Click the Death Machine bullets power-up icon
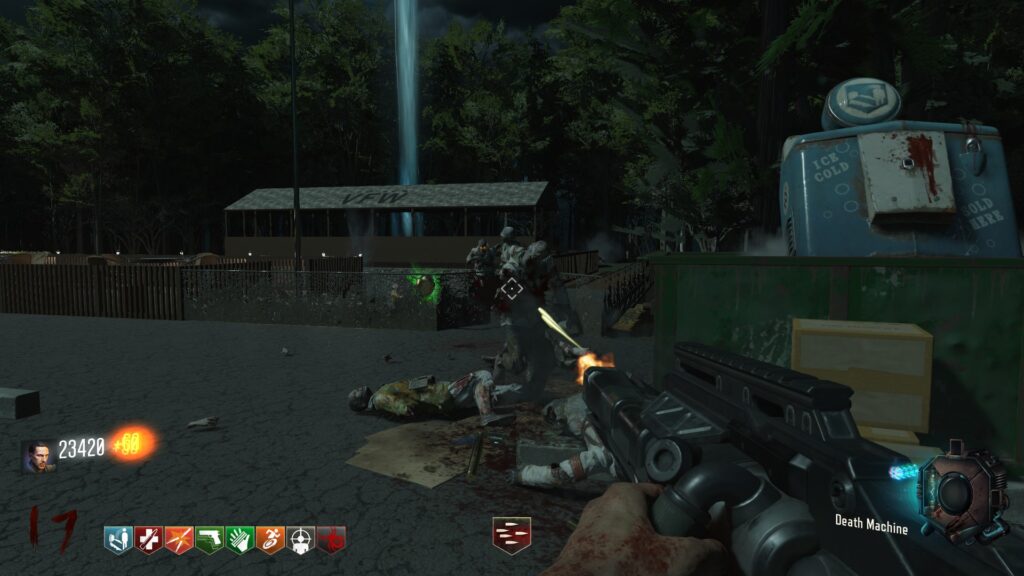This screenshot has height=576, width=1024. tap(511, 535)
